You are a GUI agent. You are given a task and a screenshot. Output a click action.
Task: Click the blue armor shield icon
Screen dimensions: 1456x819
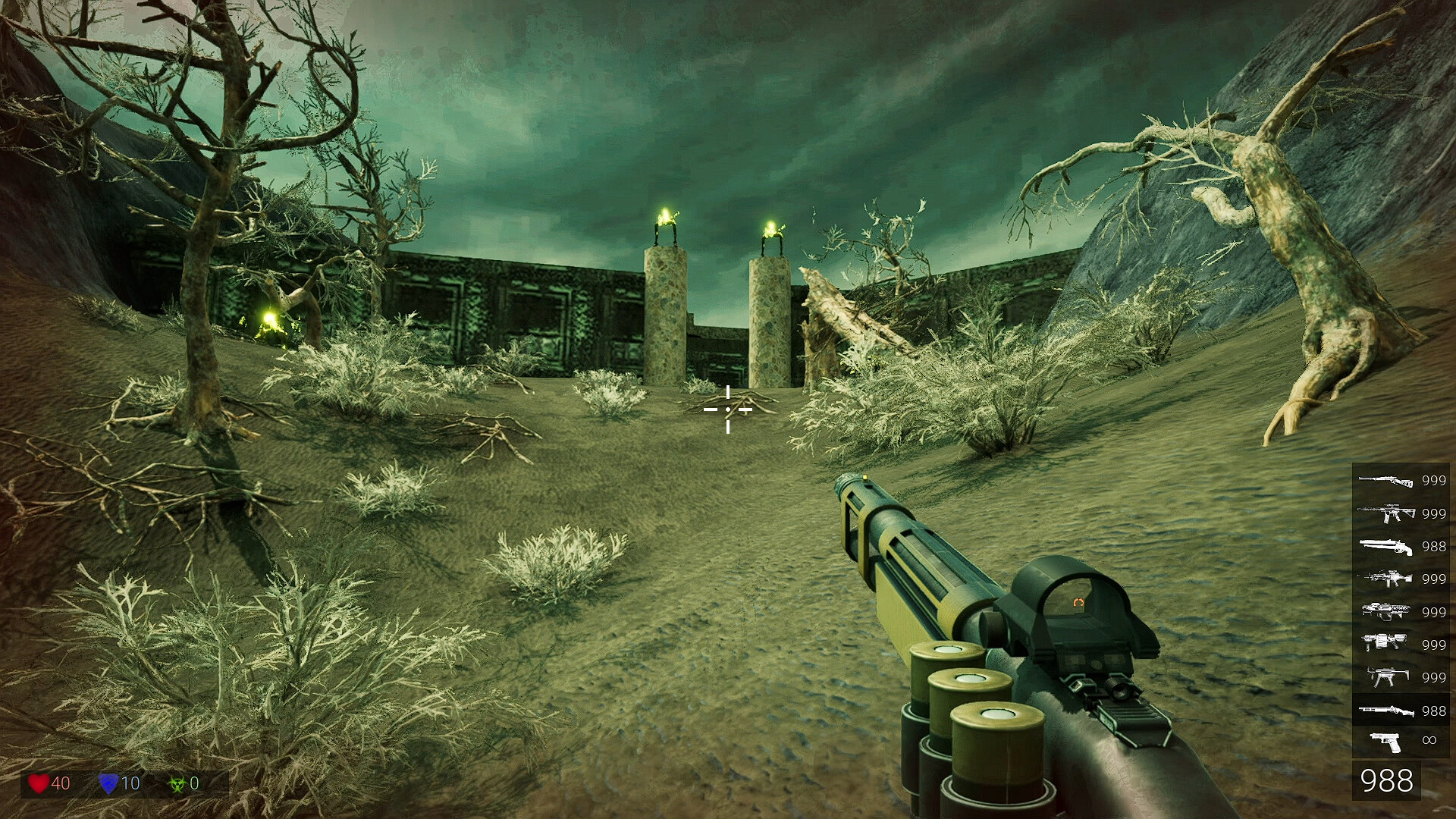click(108, 783)
